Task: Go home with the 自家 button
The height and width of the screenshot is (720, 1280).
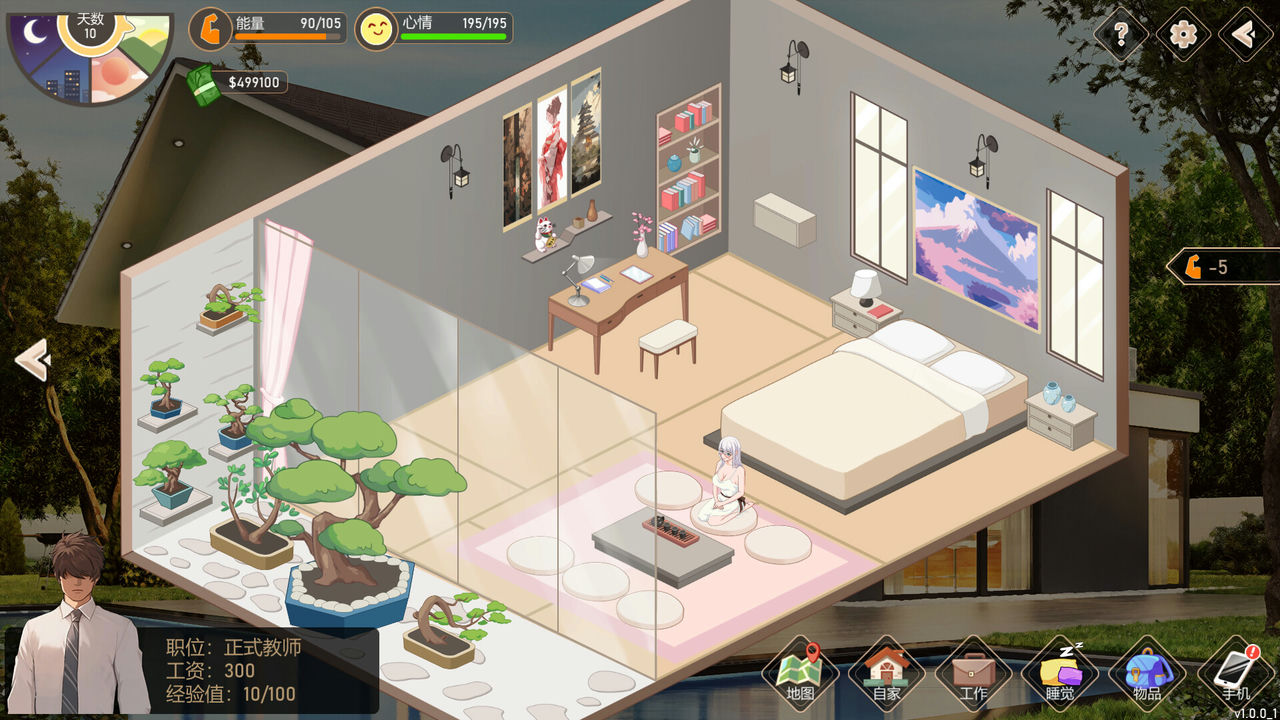Action: pyautogui.click(x=886, y=673)
